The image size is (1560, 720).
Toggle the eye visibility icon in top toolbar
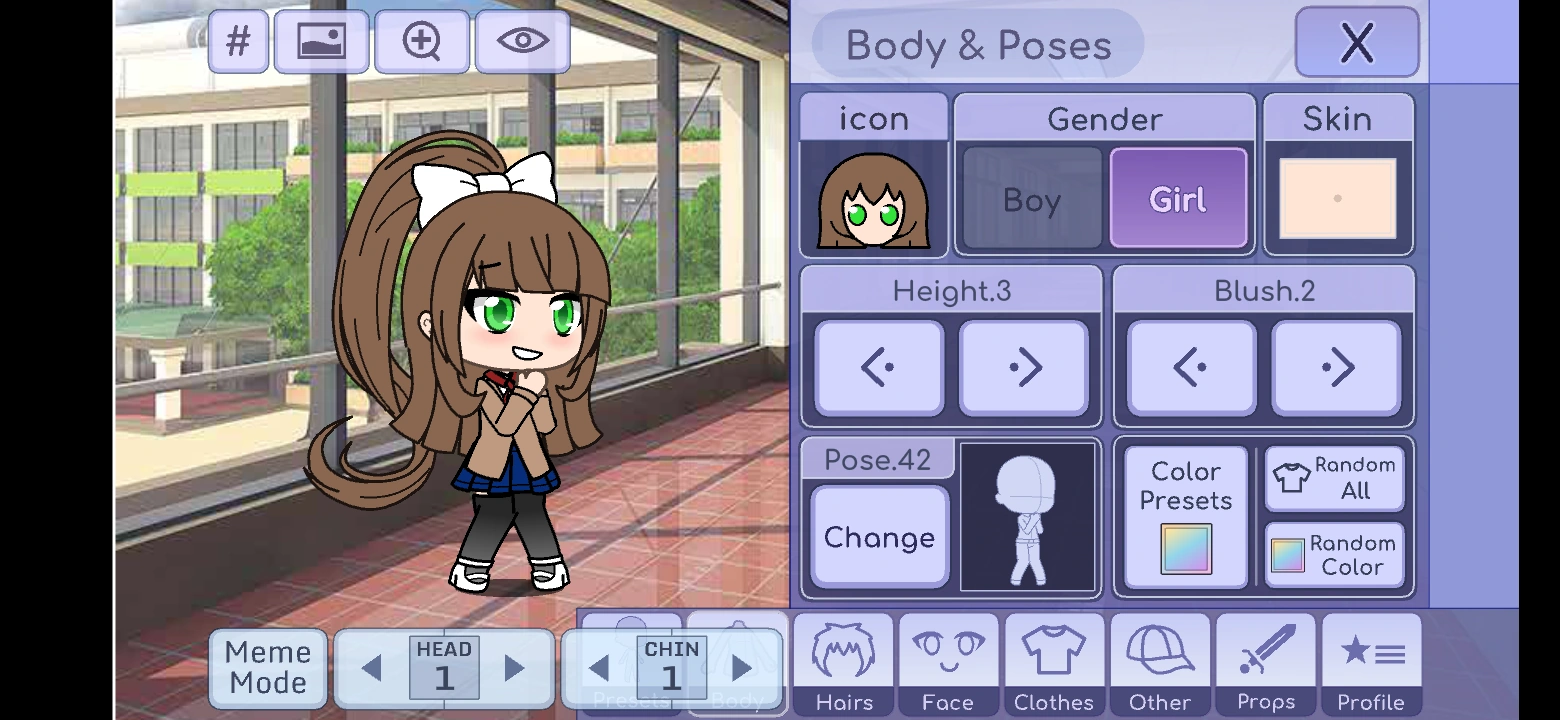pyautogui.click(x=522, y=42)
